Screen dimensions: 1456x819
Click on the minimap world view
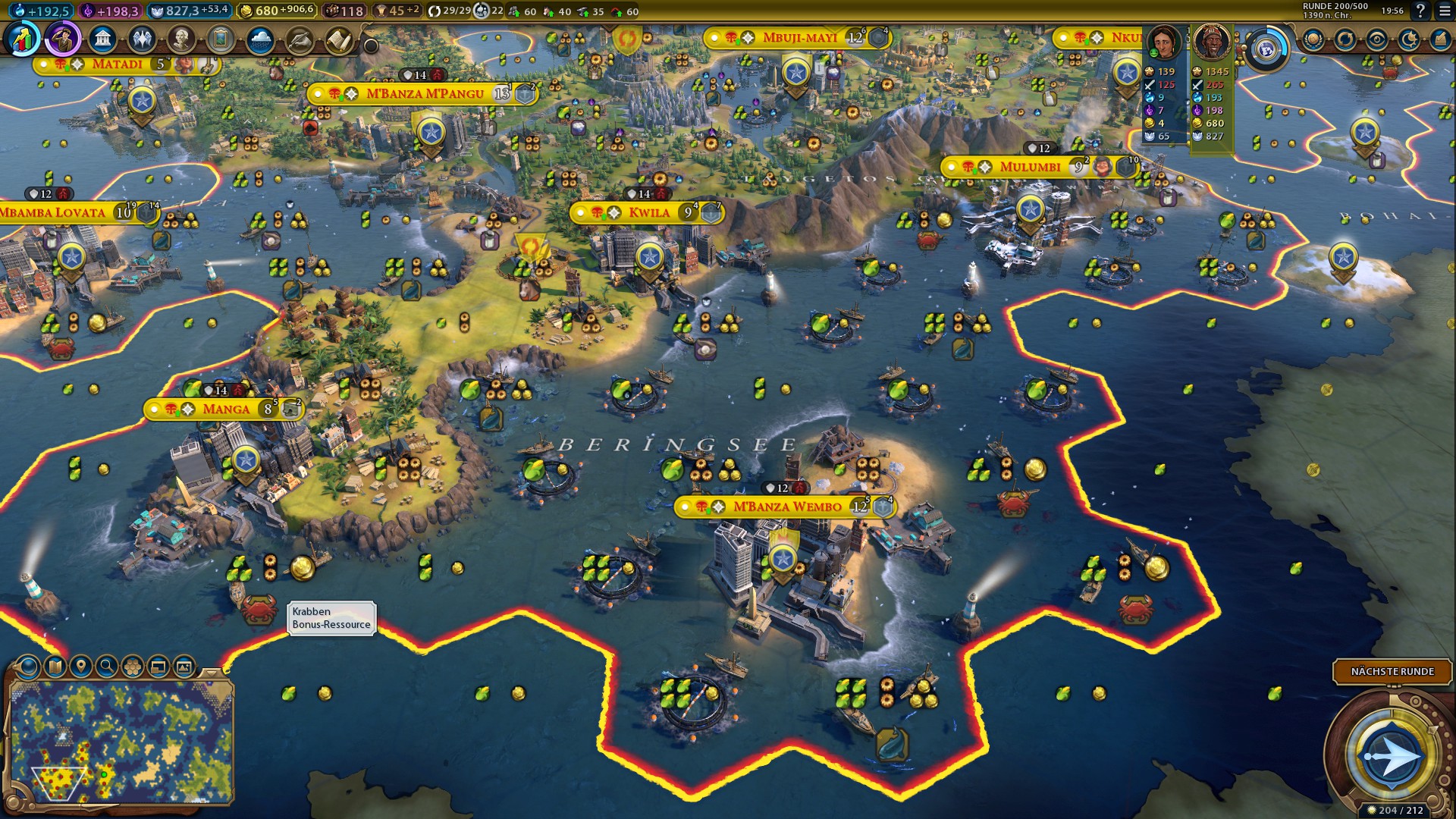[x=121, y=739]
